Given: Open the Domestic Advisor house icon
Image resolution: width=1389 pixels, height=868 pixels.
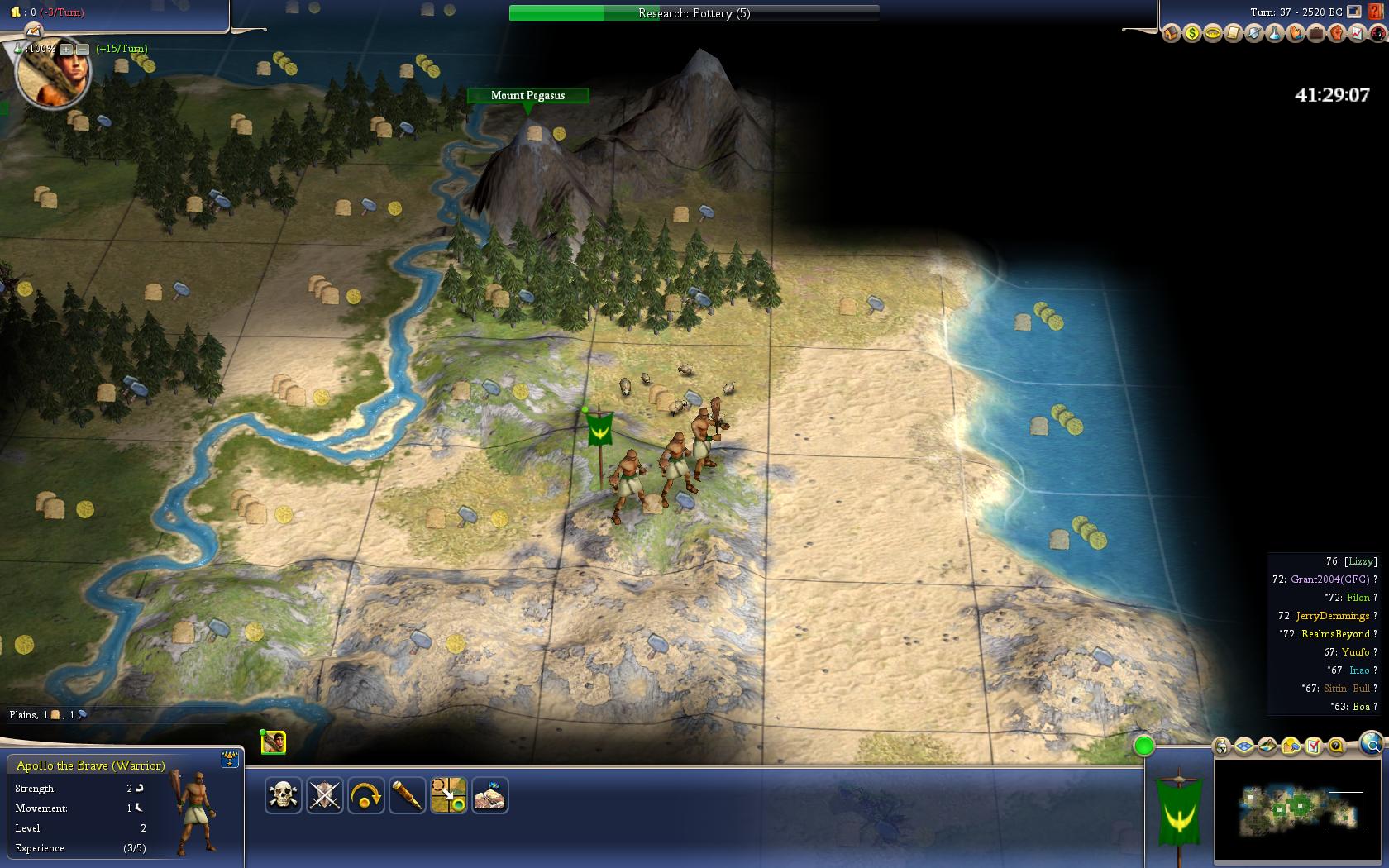Looking at the screenshot, I should click(1171, 34).
